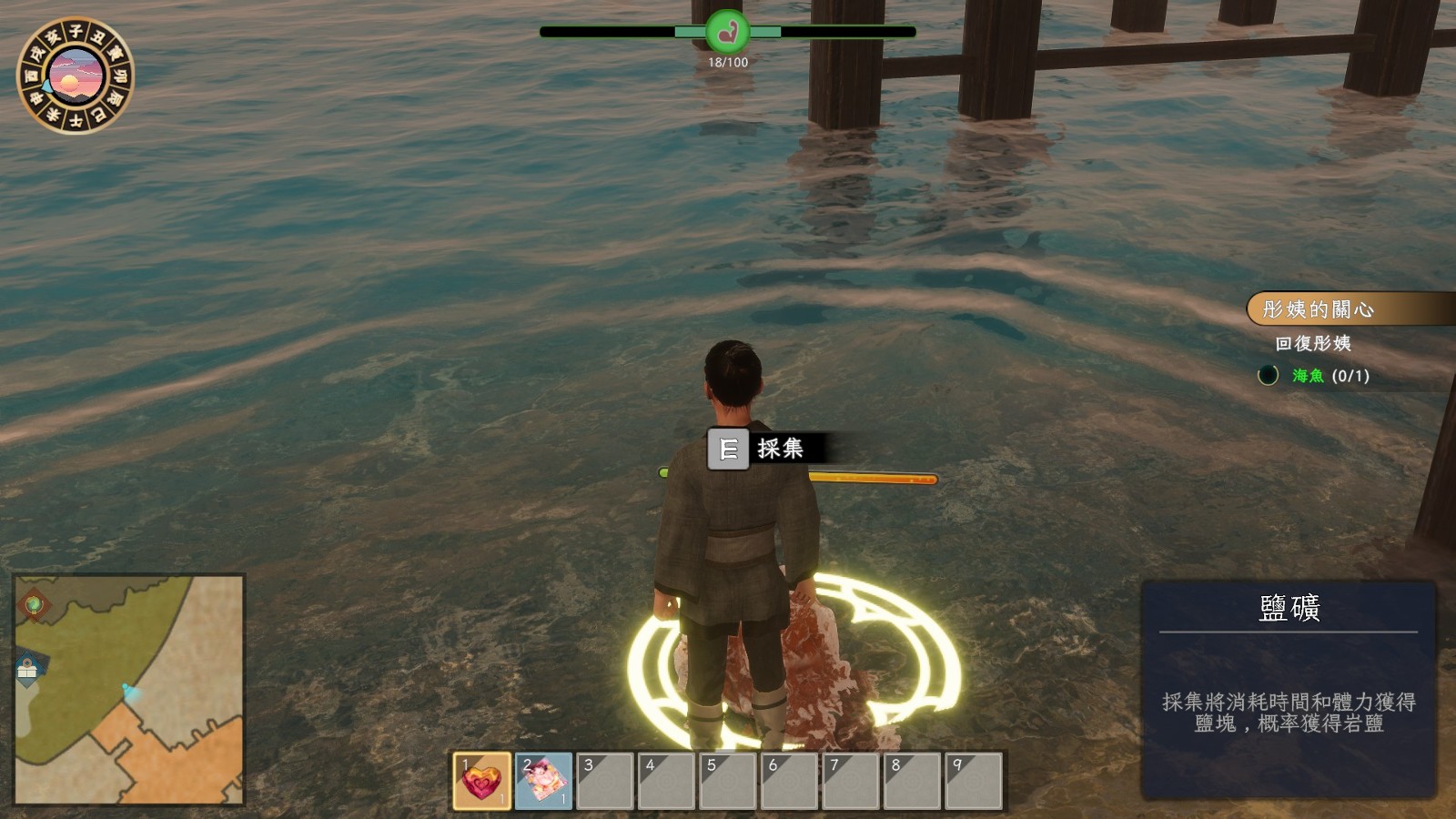Click the green quest marker on the minimap
The width and height of the screenshot is (1456, 819).
[x=34, y=603]
